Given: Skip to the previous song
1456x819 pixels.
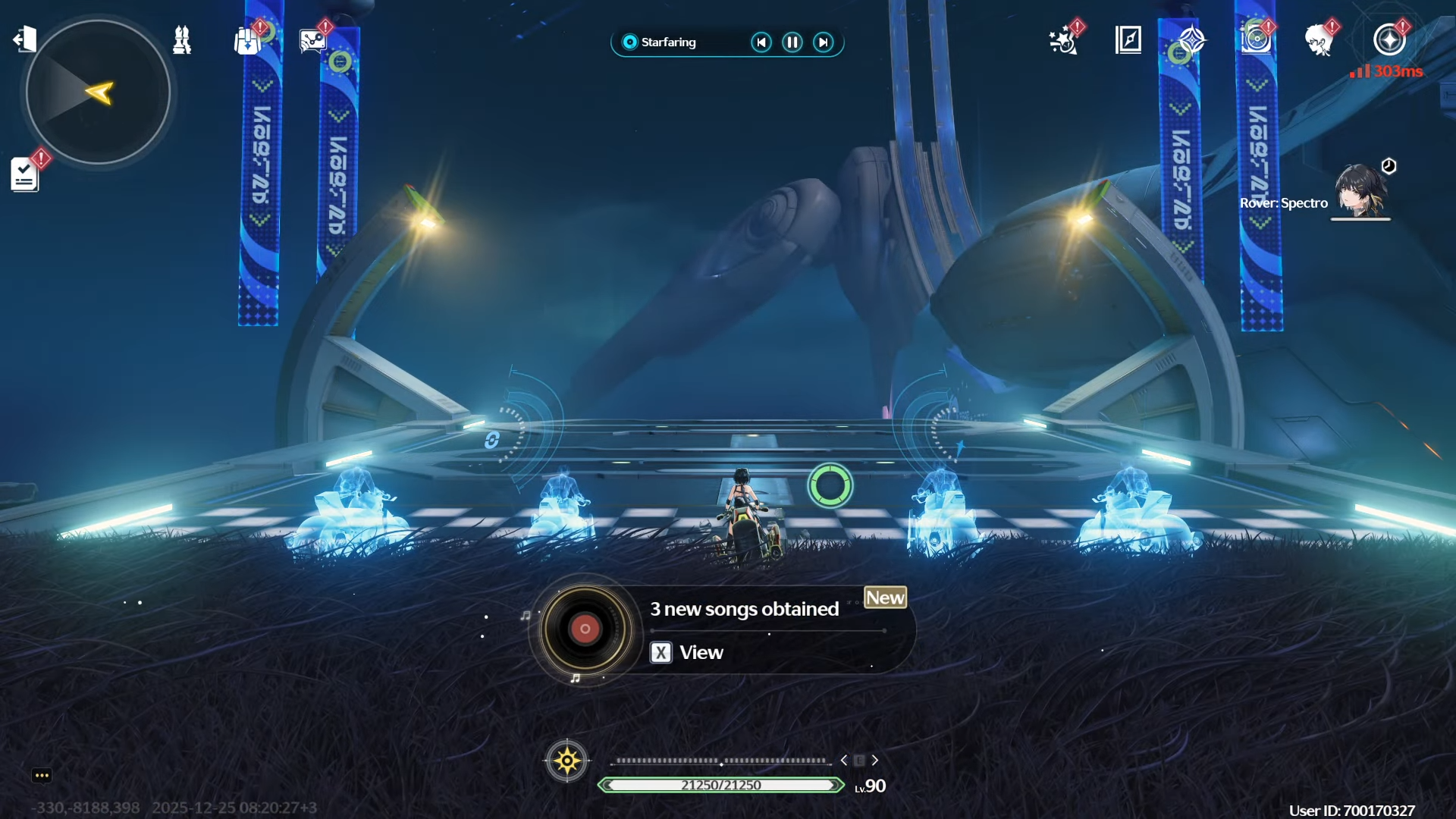Looking at the screenshot, I should tap(761, 42).
